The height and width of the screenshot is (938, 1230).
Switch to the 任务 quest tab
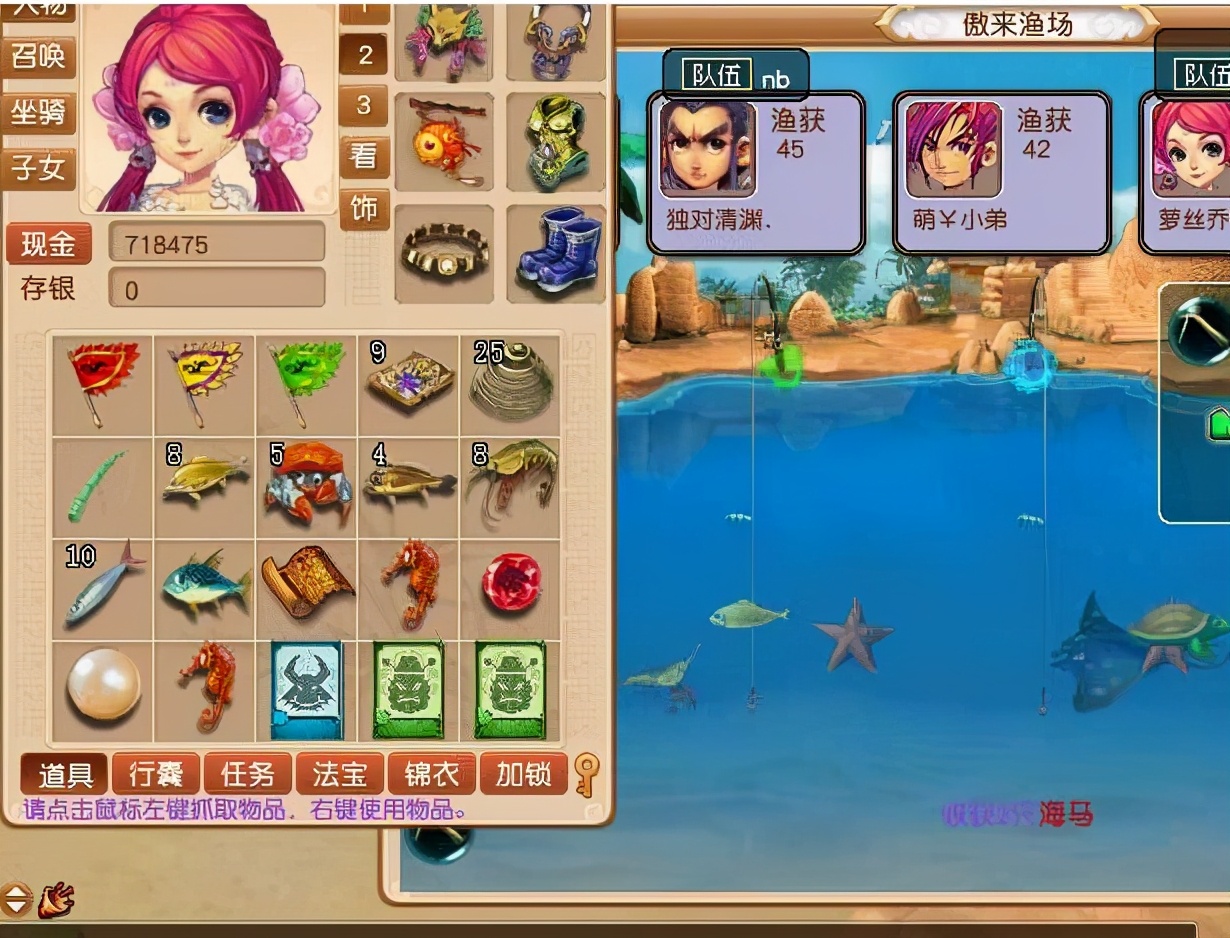pyautogui.click(x=247, y=774)
